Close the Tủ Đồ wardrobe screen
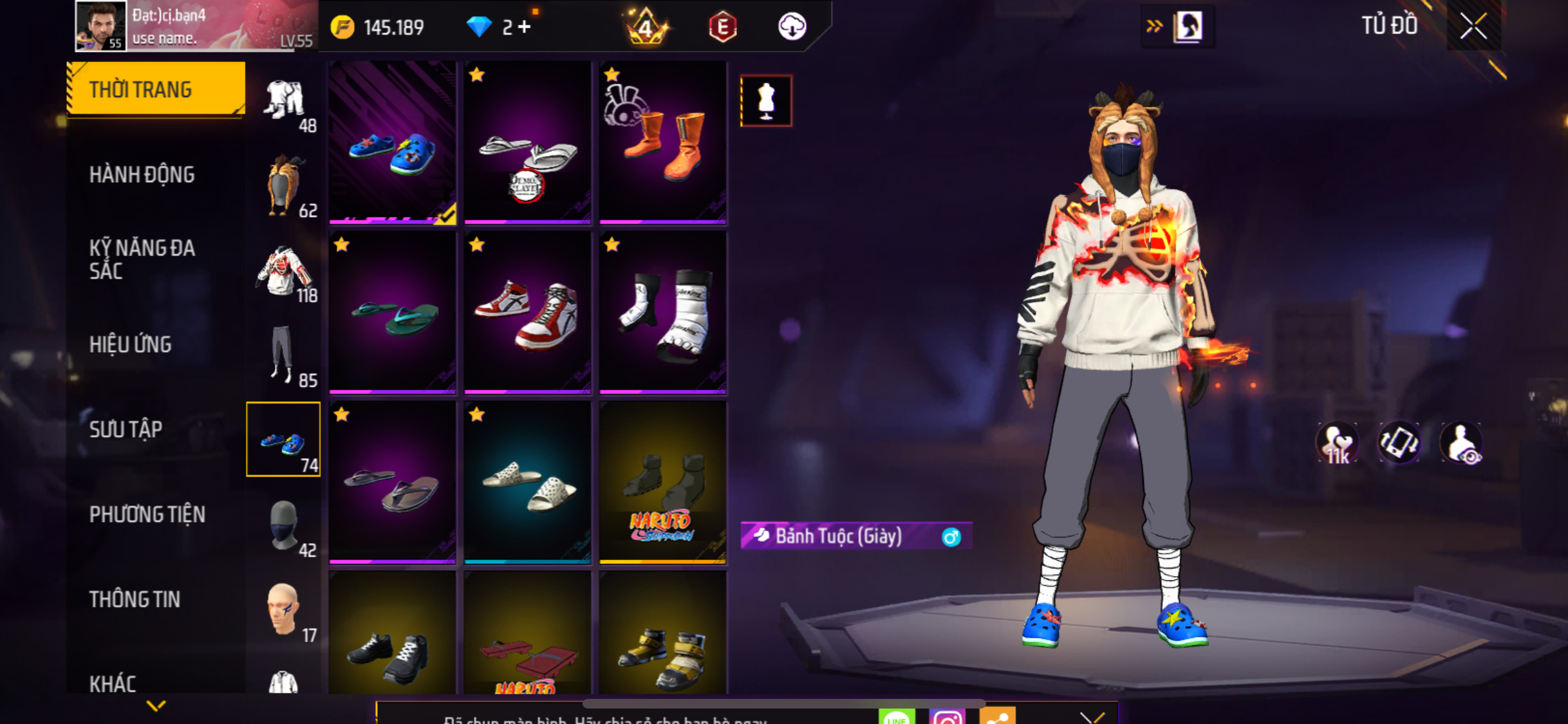 (1473, 26)
